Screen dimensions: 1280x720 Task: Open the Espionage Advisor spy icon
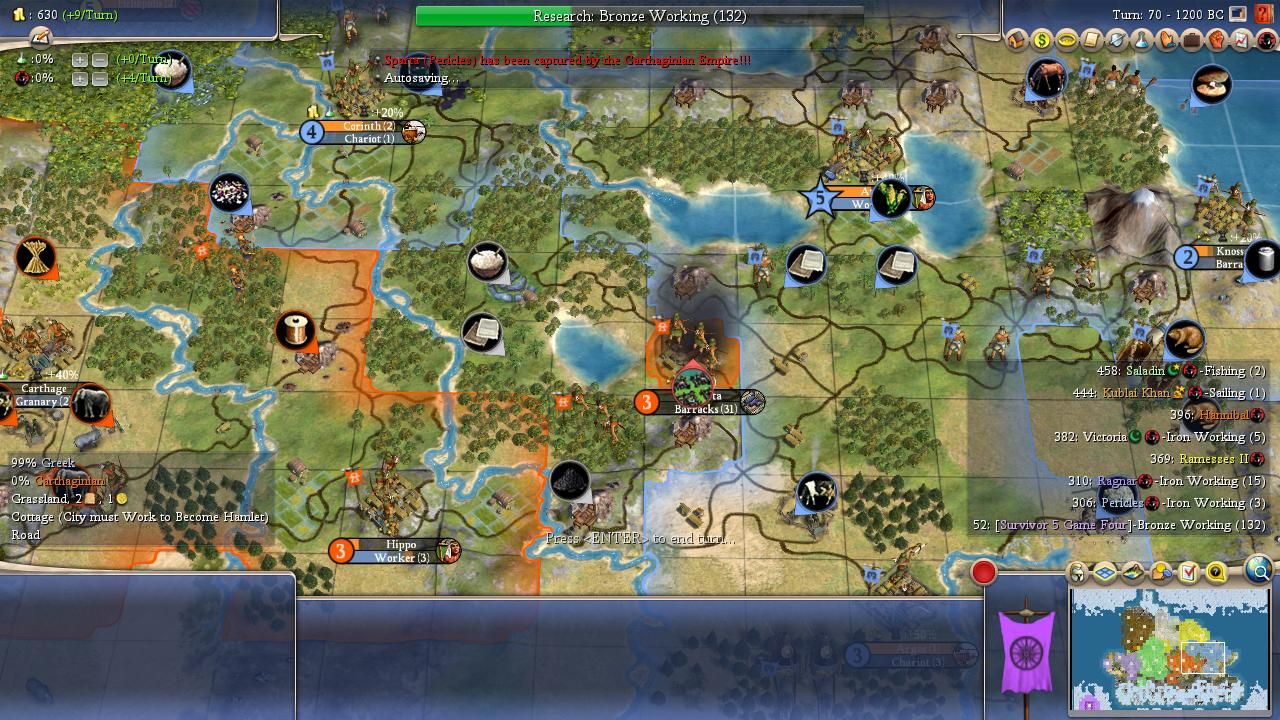[x=1266, y=41]
